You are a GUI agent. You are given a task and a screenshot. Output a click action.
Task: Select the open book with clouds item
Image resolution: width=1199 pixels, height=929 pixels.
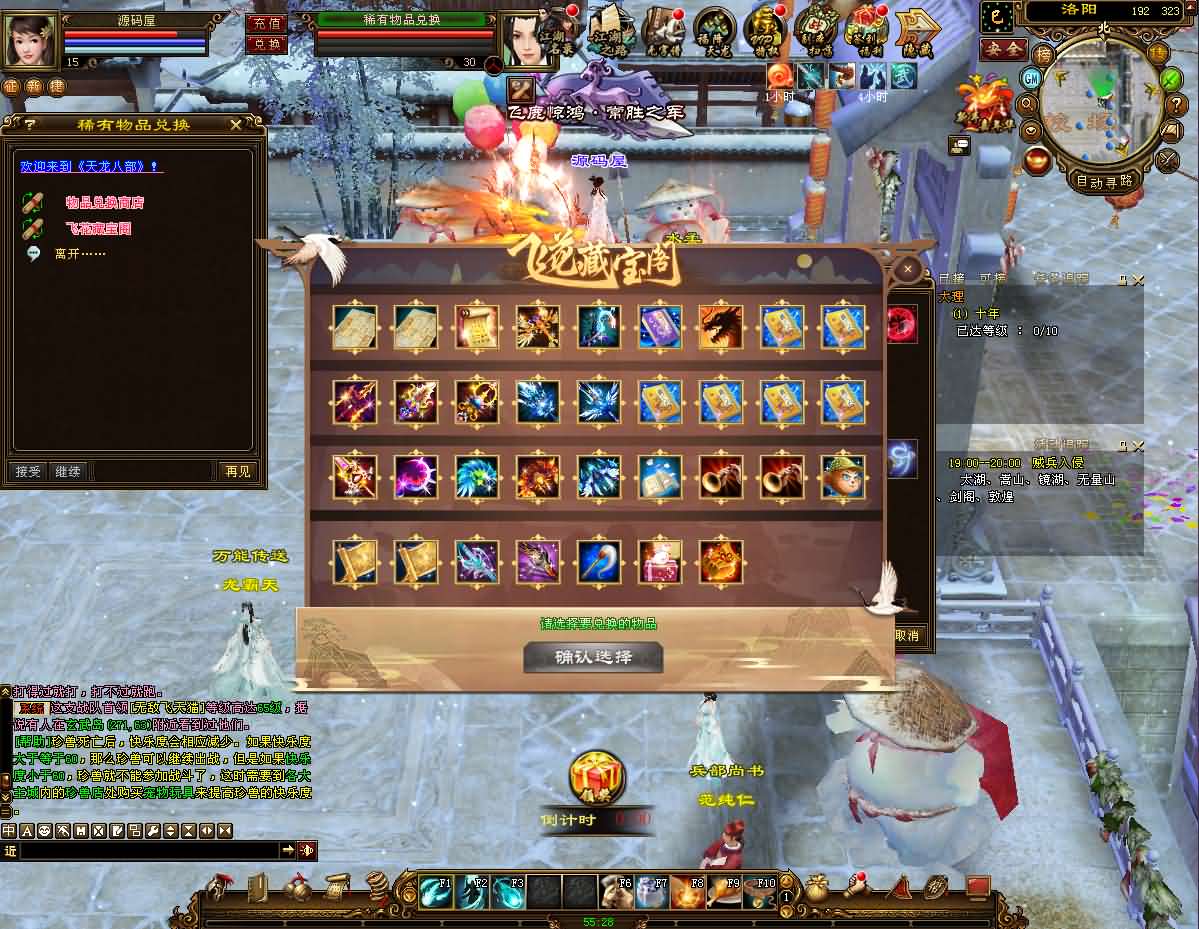pos(659,476)
